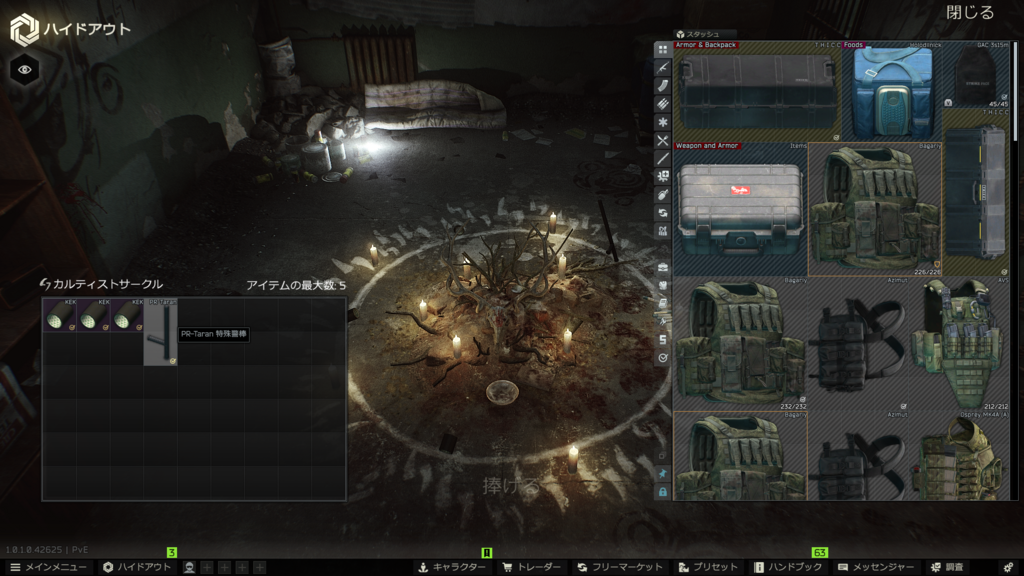Select the Weapon and Armor items case
The image size is (1024, 576).
coord(739,208)
